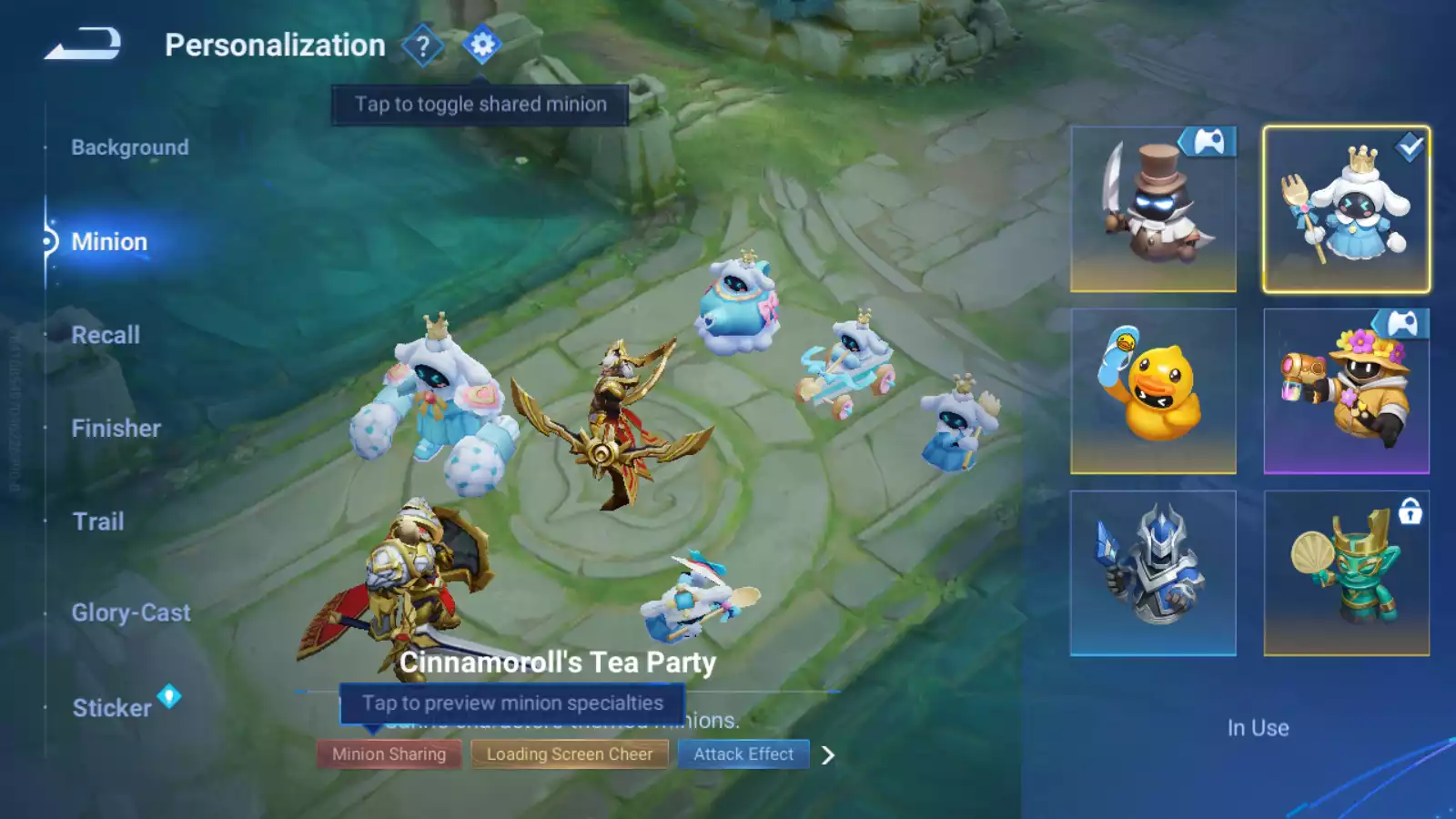Viewport: 1456px width, 819px height.
Task: Select the Cinnamoroll crowned minion skin
Action: click(x=1346, y=209)
